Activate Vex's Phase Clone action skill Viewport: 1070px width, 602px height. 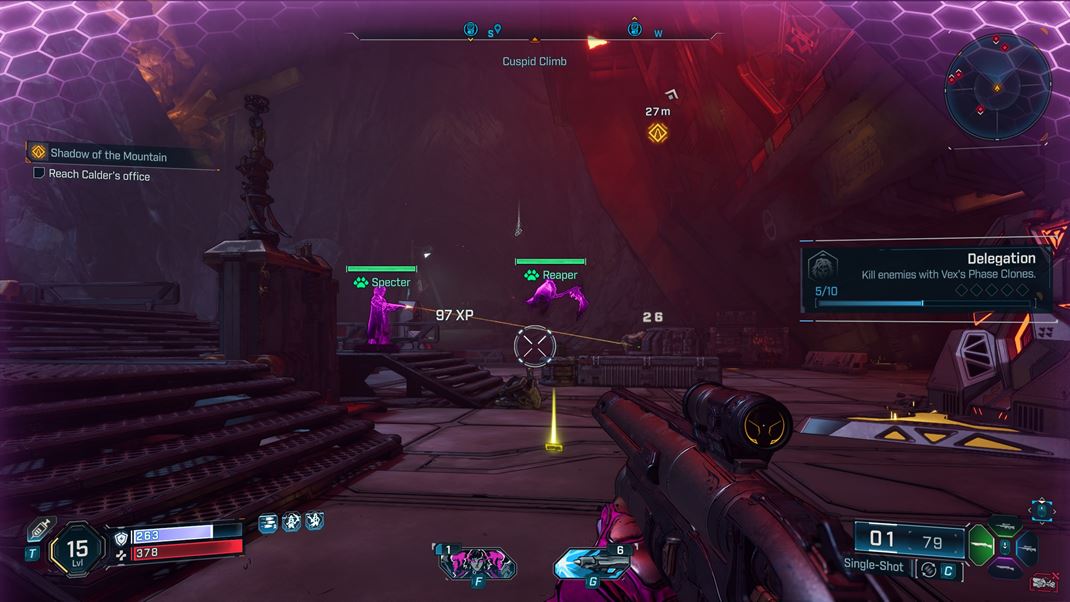[476, 563]
